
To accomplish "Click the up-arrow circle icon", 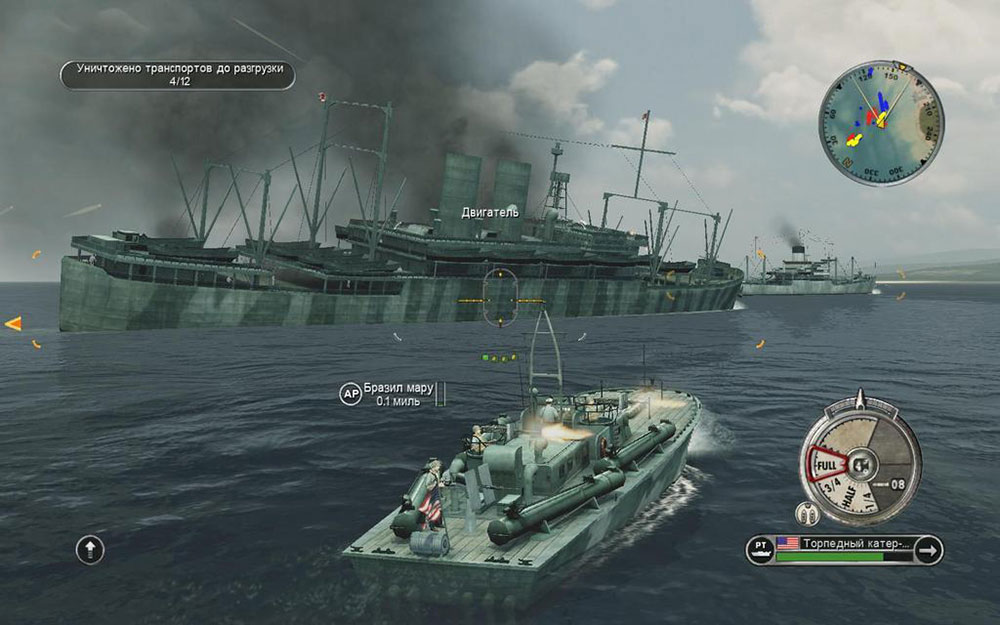I will click(90, 548).
